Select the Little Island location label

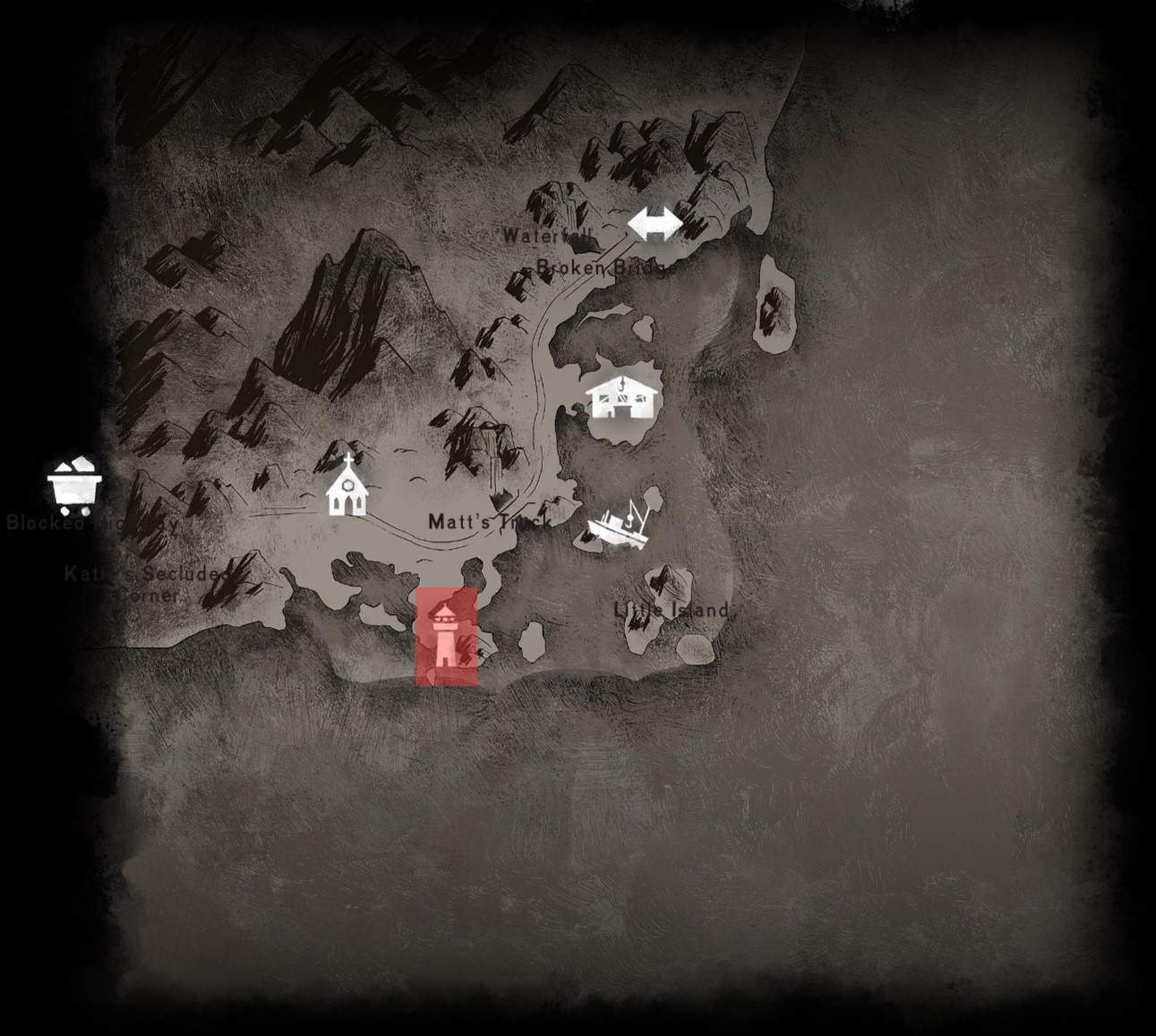click(x=671, y=610)
